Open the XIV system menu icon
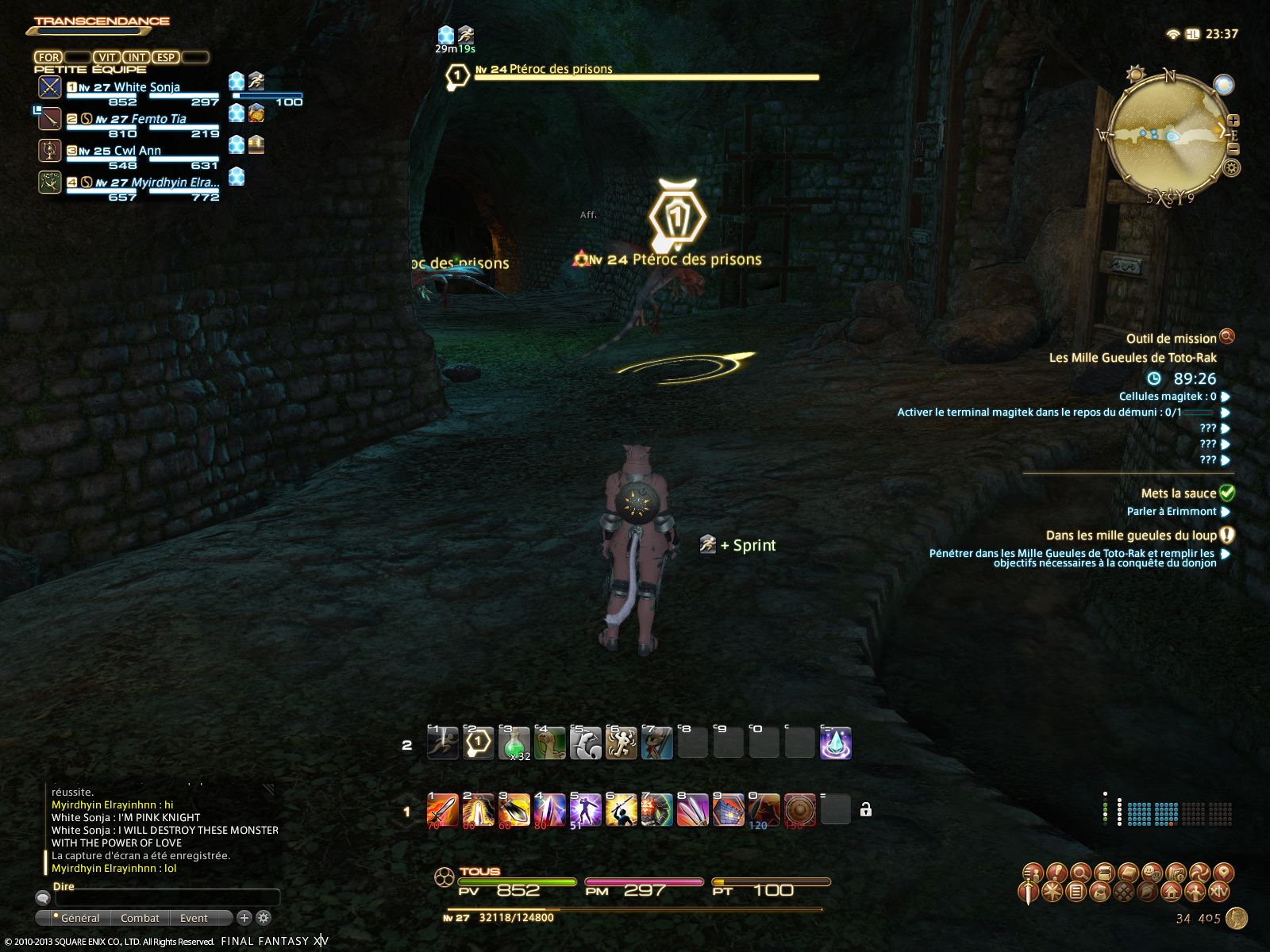Viewport: 1270px width, 952px height. [x=1218, y=892]
